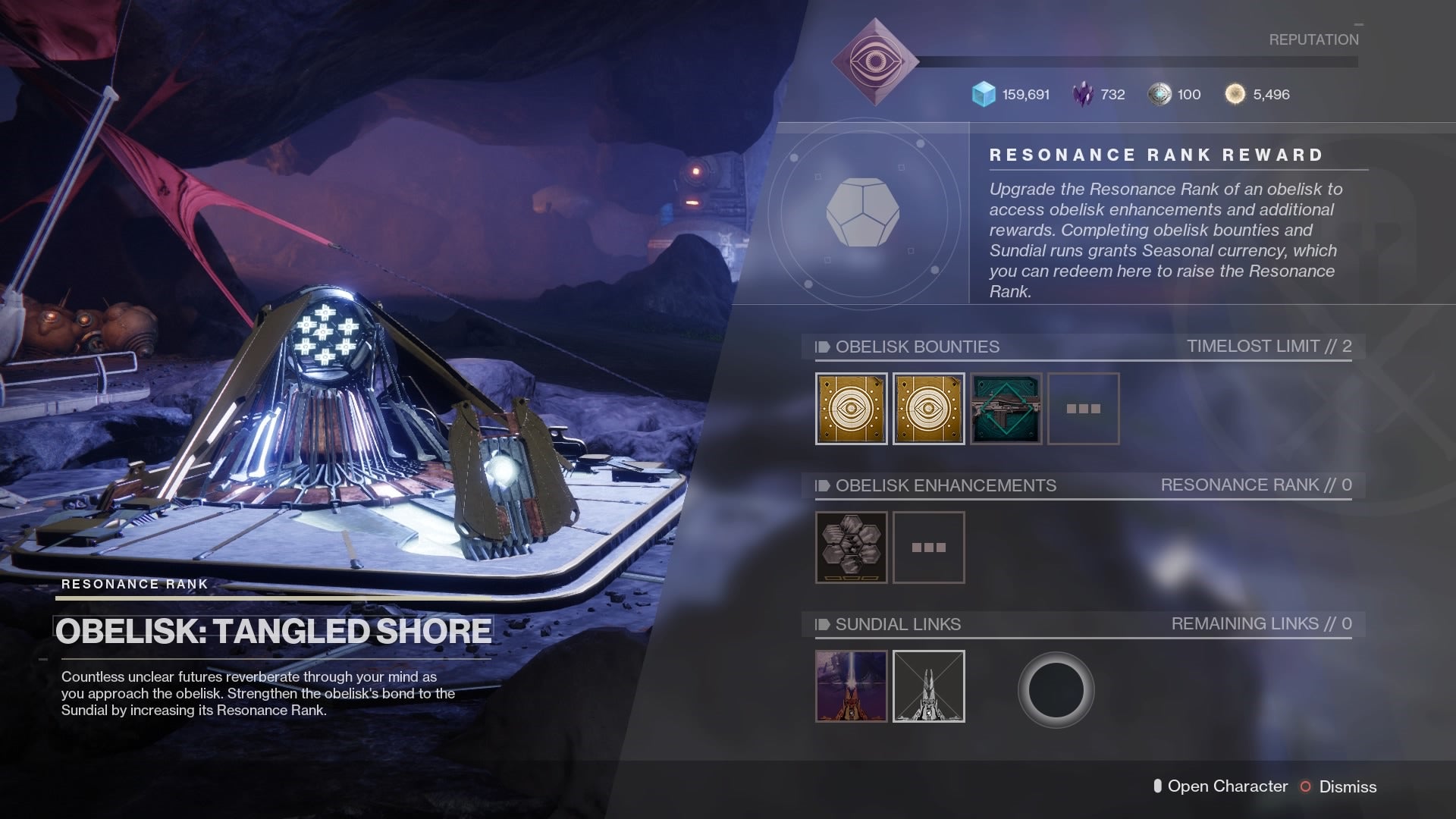Click the silver coin currency icon
Viewport: 1456px width, 819px height.
pyautogui.click(x=1160, y=94)
